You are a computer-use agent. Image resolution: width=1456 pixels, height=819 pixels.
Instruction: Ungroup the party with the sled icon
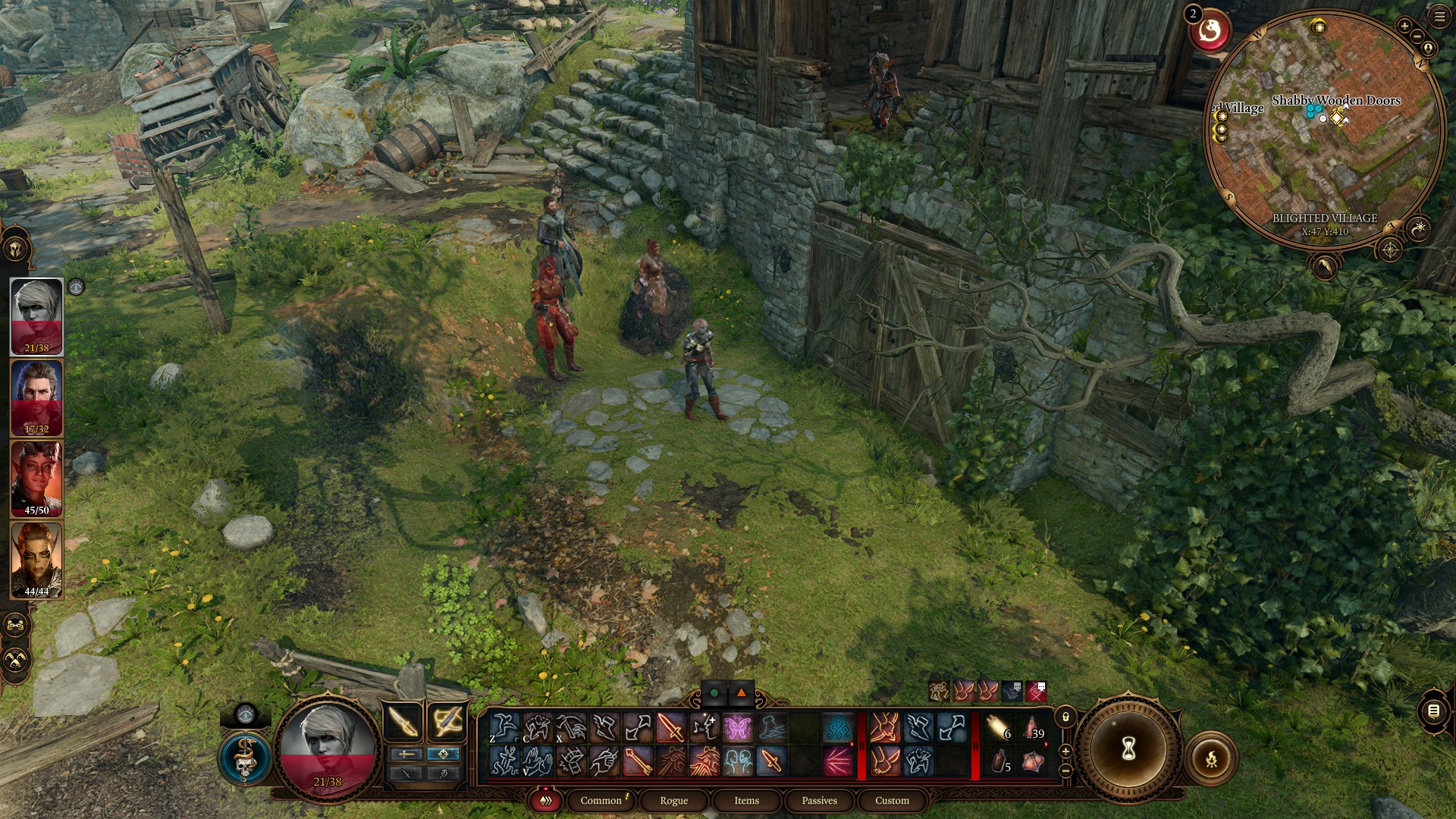(x=15, y=624)
